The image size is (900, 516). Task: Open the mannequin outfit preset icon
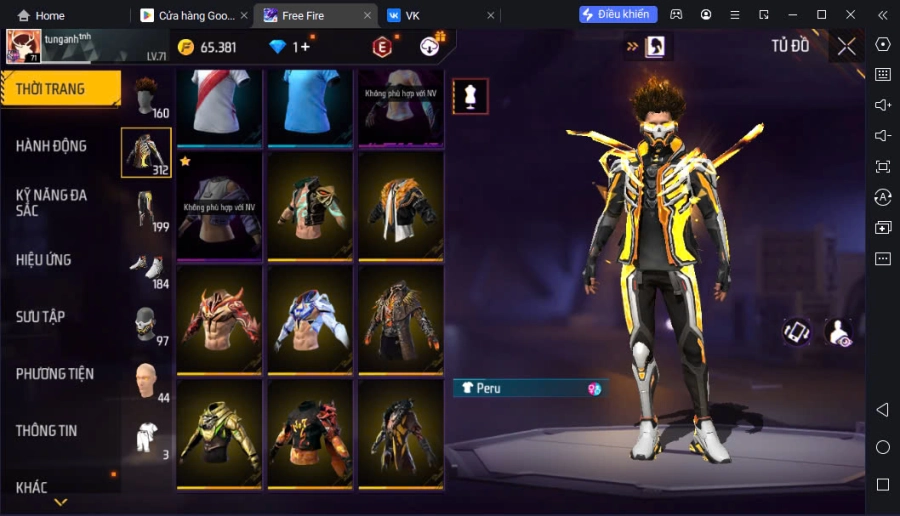pos(470,96)
